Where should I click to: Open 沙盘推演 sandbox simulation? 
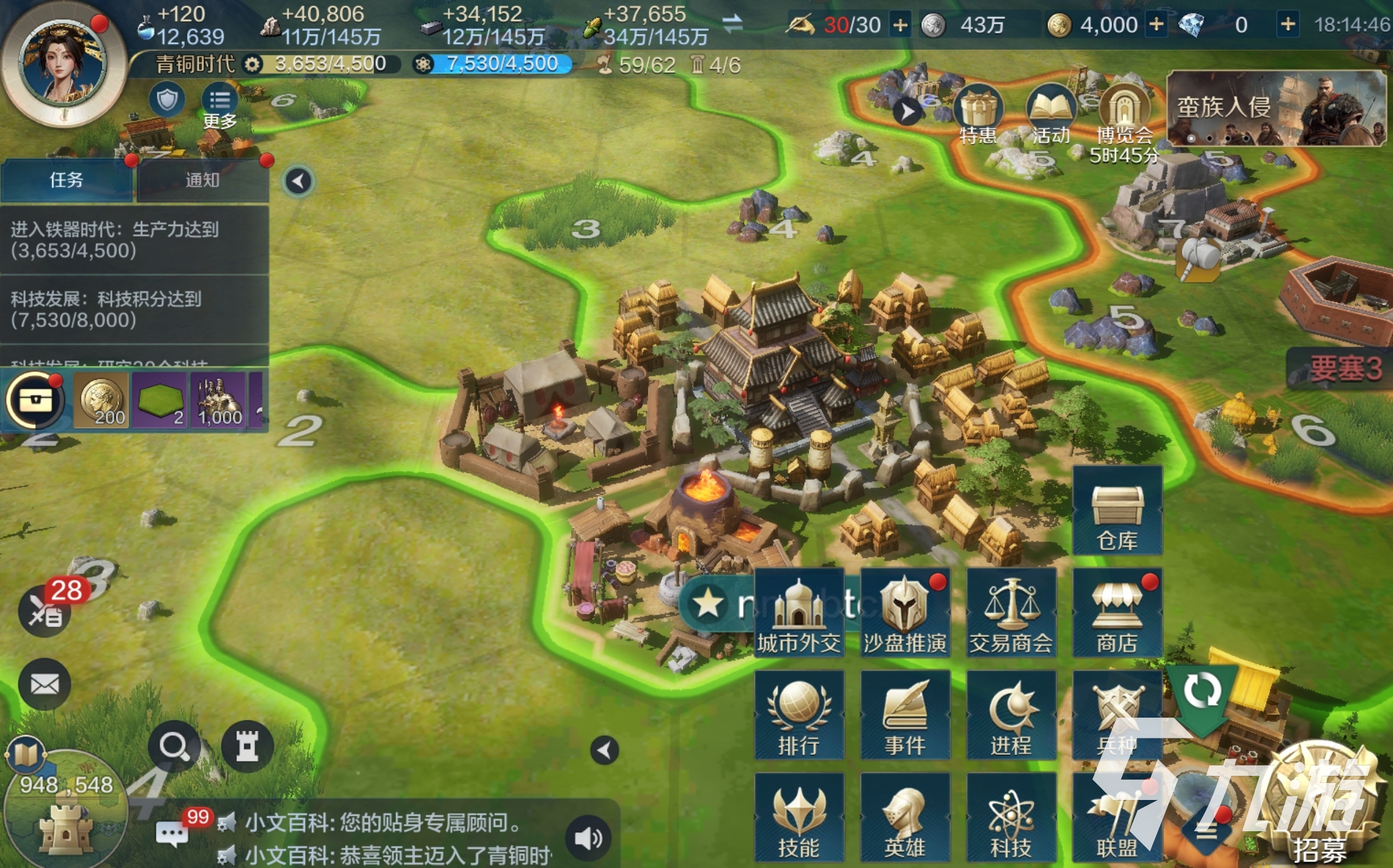click(x=905, y=613)
